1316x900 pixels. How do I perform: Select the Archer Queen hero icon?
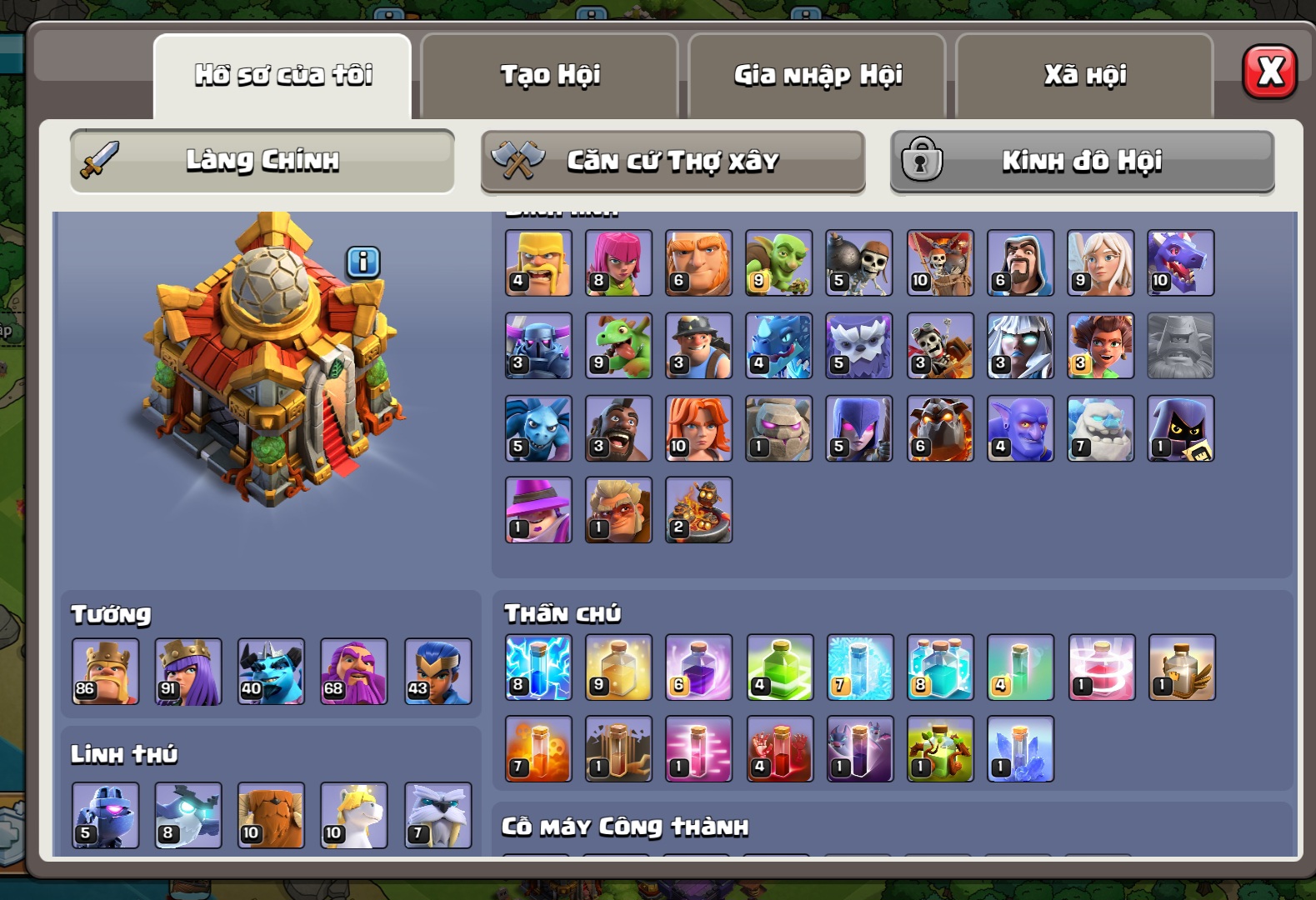coord(188,672)
